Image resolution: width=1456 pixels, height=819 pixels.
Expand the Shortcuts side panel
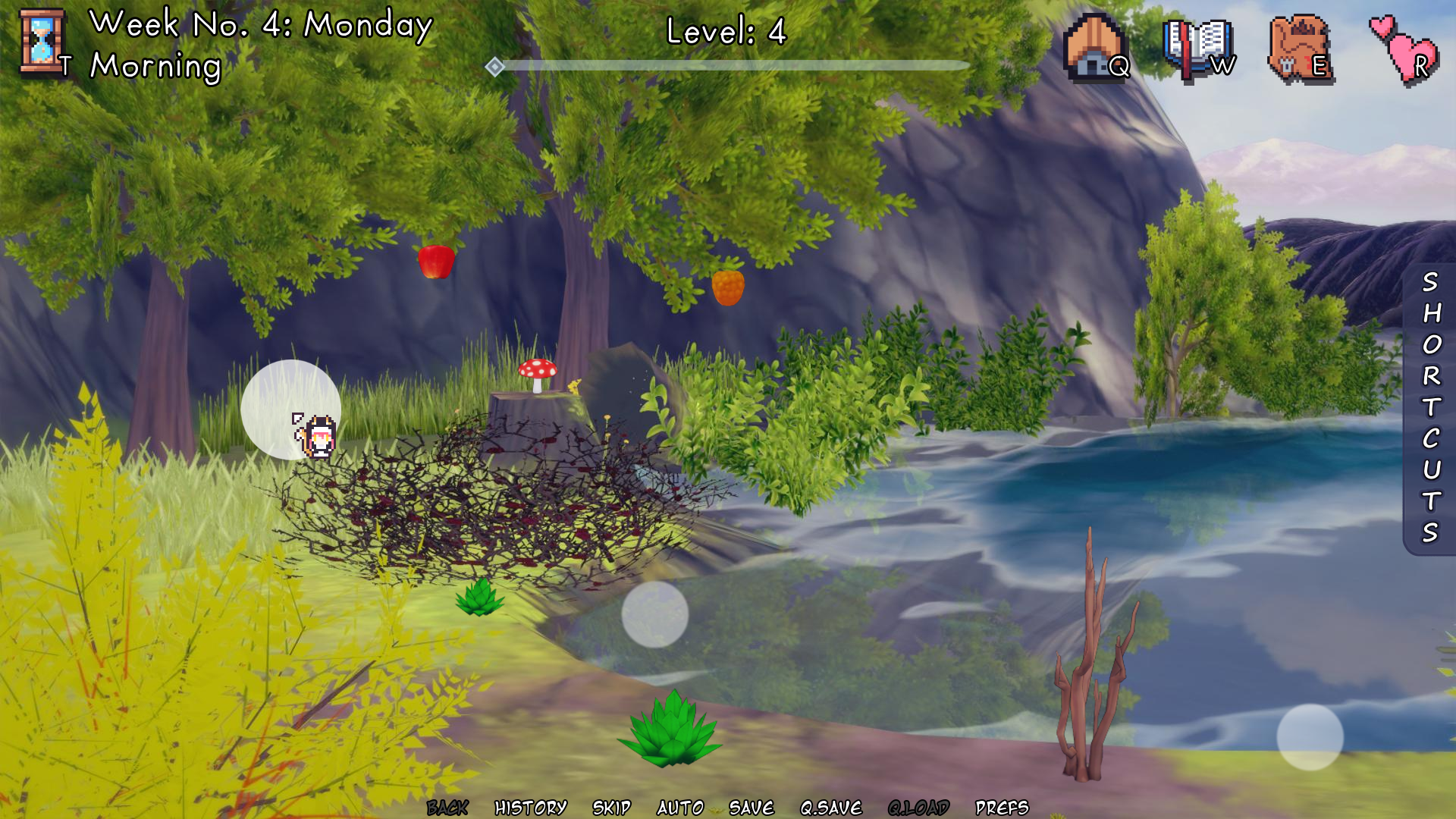[x=1430, y=408]
